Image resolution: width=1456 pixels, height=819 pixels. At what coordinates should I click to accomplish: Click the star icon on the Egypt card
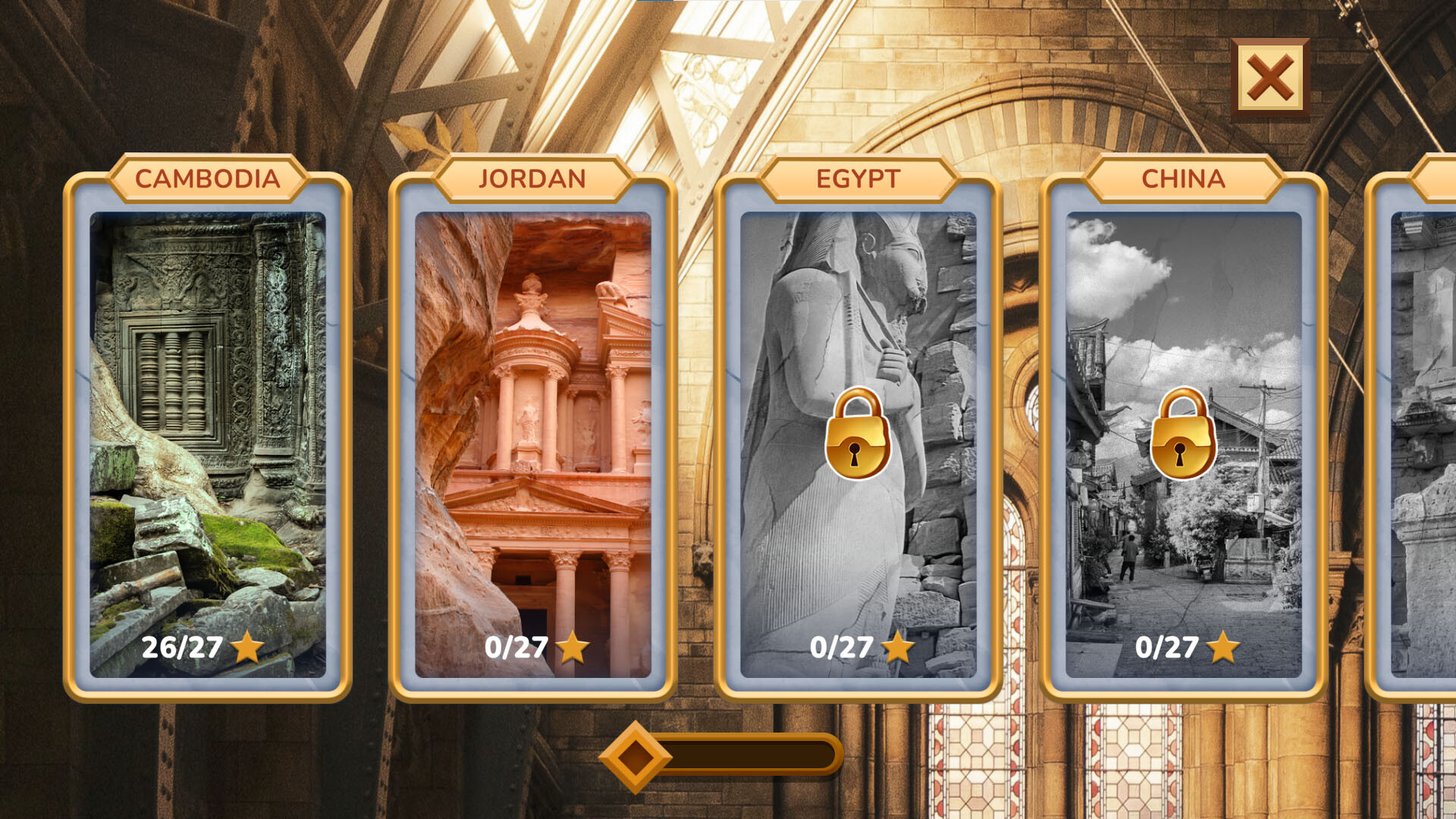pos(898,647)
